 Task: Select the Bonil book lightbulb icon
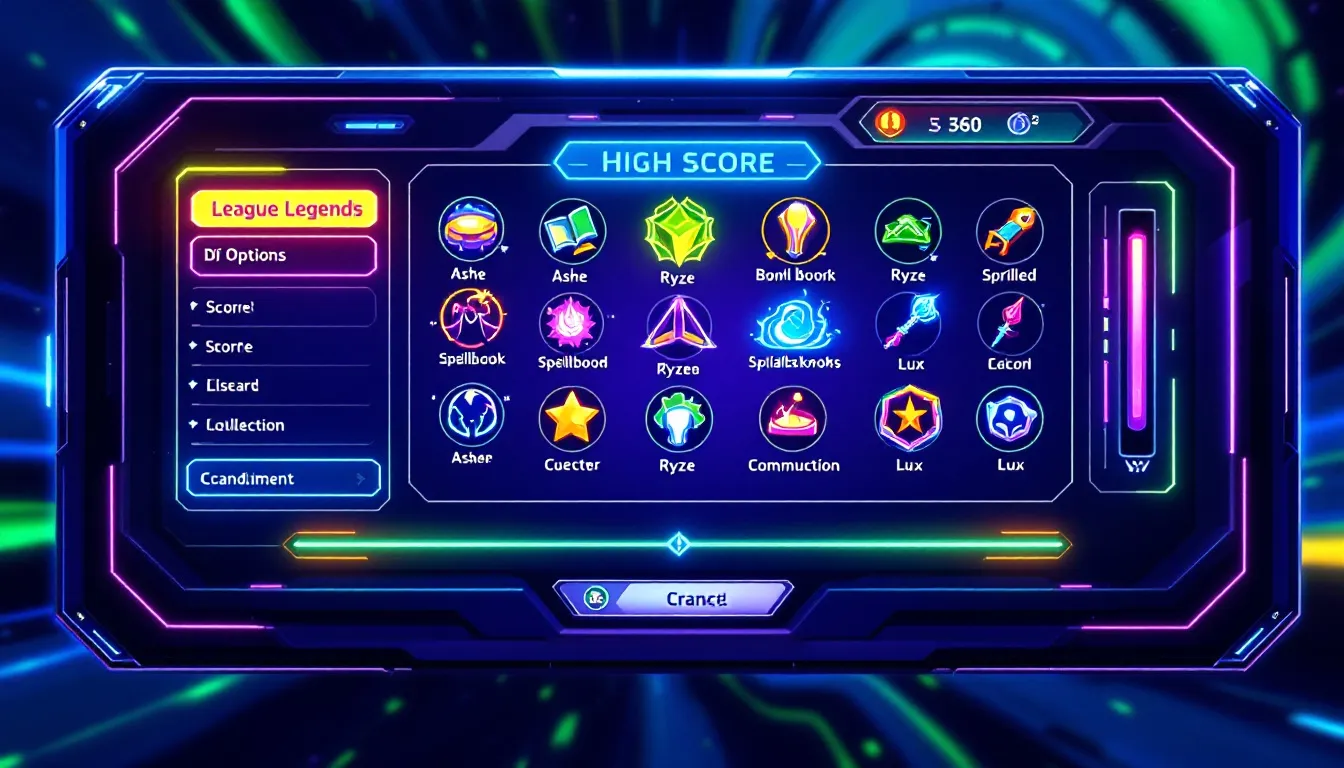(x=795, y=231)
